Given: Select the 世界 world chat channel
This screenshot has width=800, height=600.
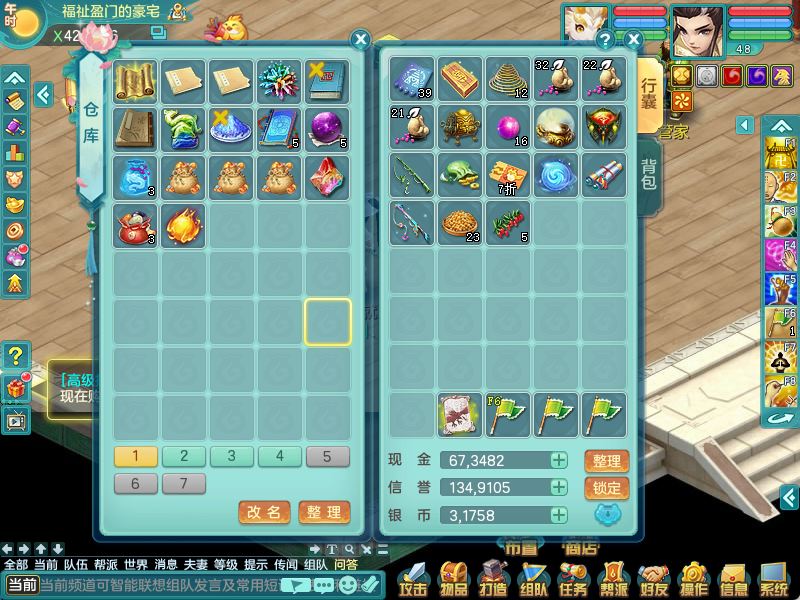Looking at the screenshot, I should pyautogui.click(x=136, y=564).
